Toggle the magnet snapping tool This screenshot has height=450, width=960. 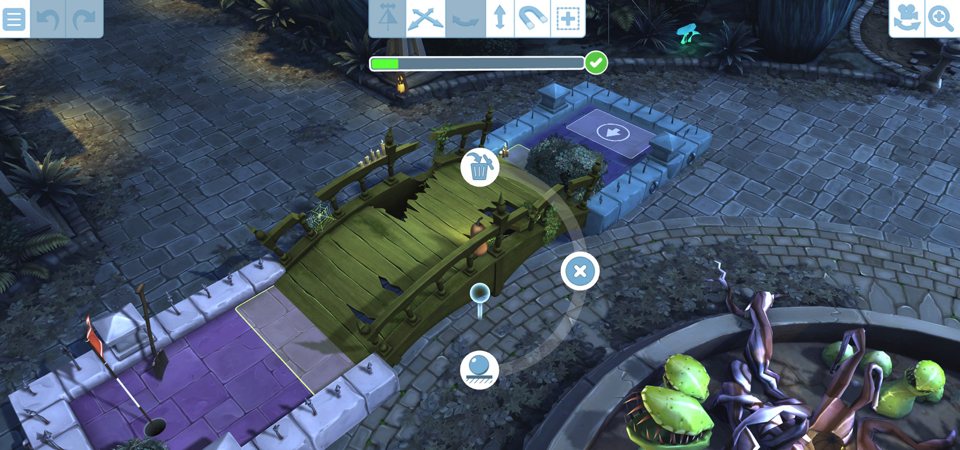533,19
